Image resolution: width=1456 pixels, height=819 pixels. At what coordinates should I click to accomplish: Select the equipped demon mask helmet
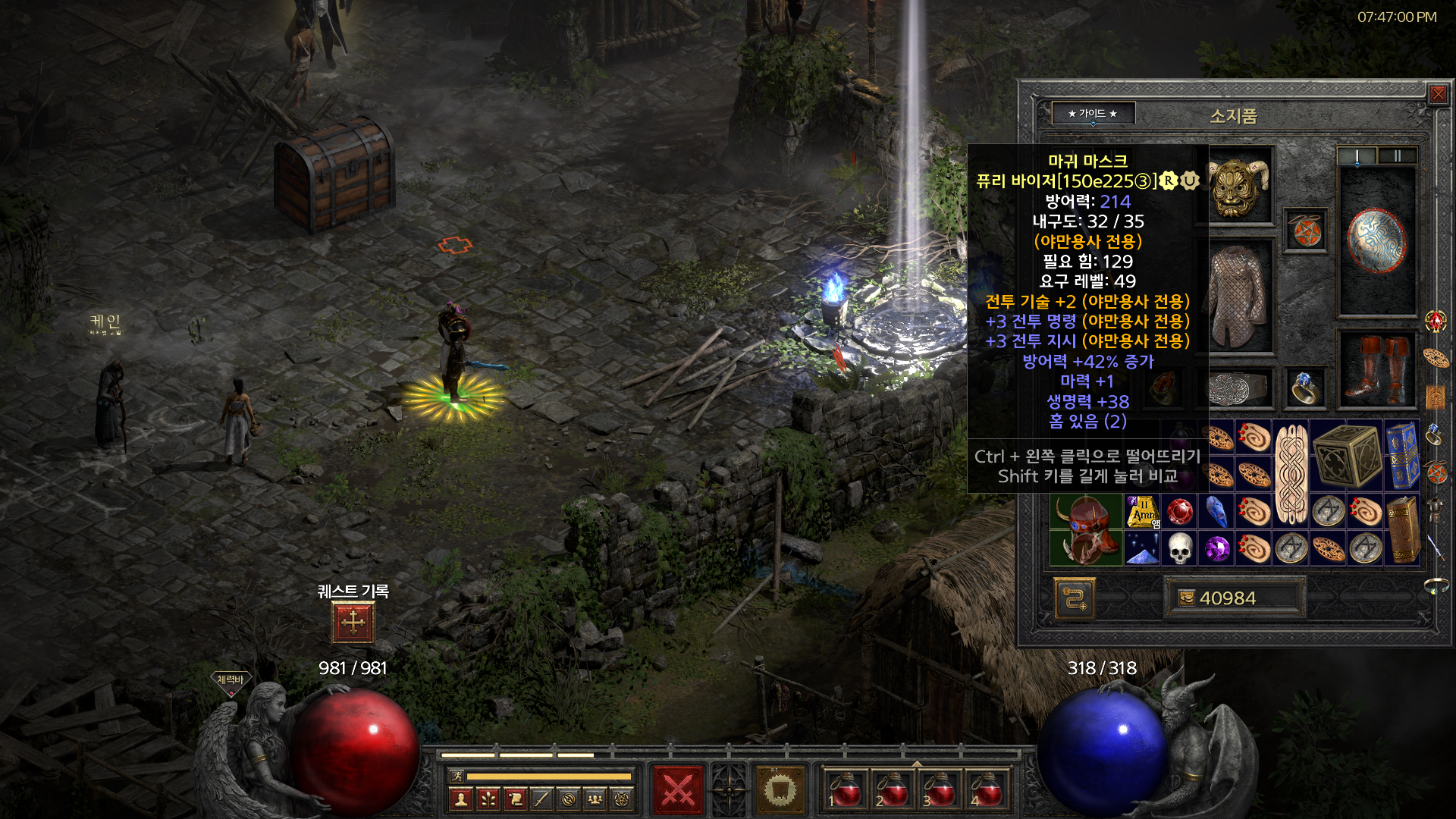click(x=1238, y=187)
